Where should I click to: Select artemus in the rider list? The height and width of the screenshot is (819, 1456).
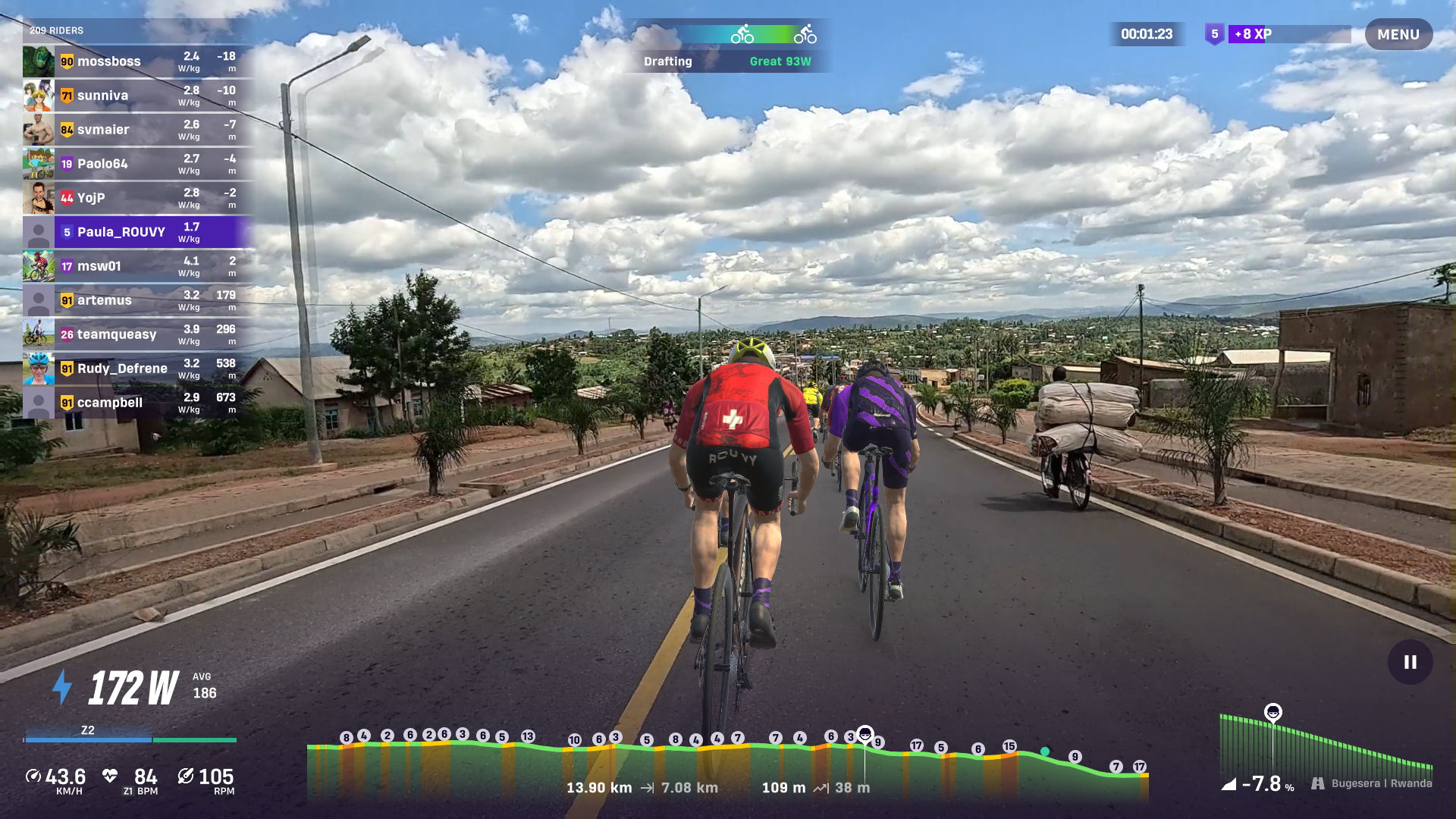[138, 300]
